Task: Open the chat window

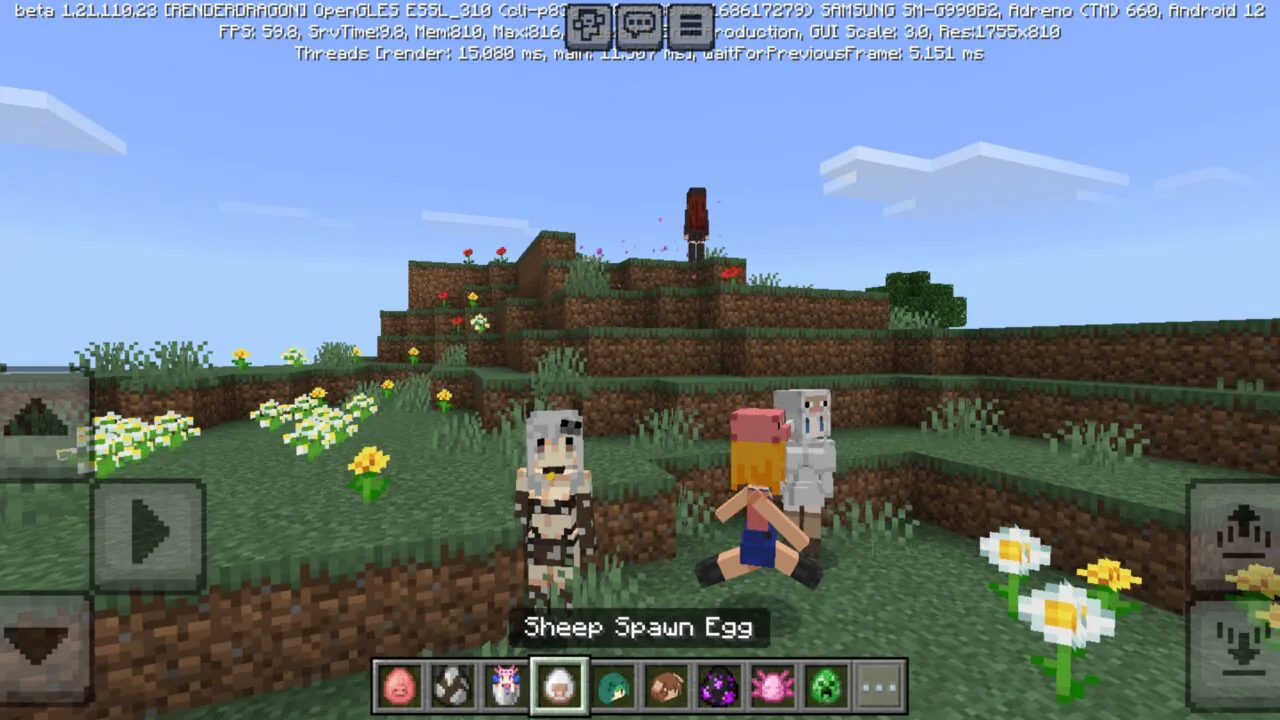Action: click(640, 26)
